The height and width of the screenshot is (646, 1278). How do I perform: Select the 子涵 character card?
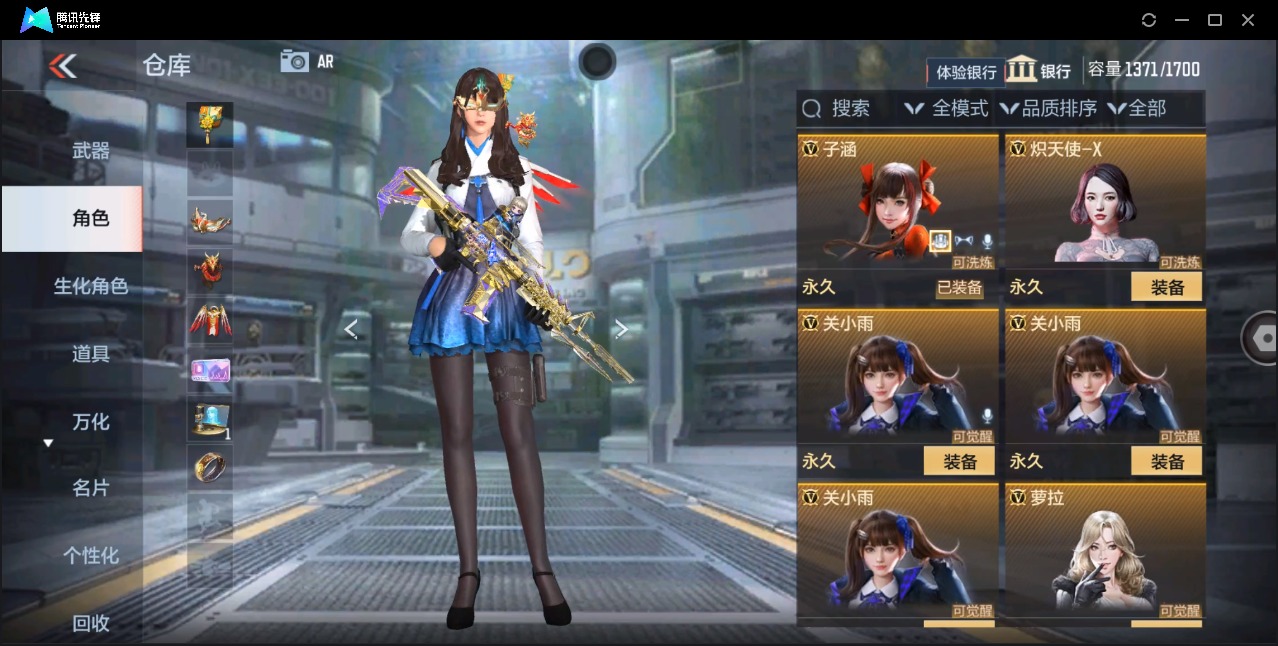click(x=897, y=200)
